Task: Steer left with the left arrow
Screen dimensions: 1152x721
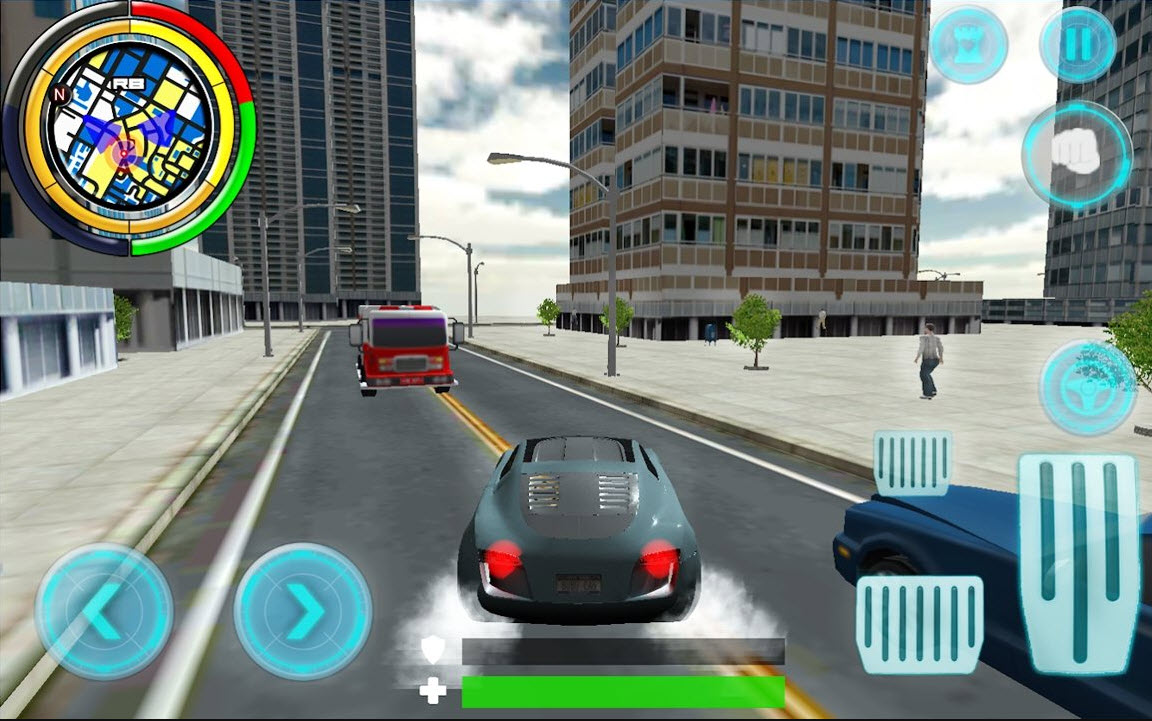Action: (x=104, y=612)
